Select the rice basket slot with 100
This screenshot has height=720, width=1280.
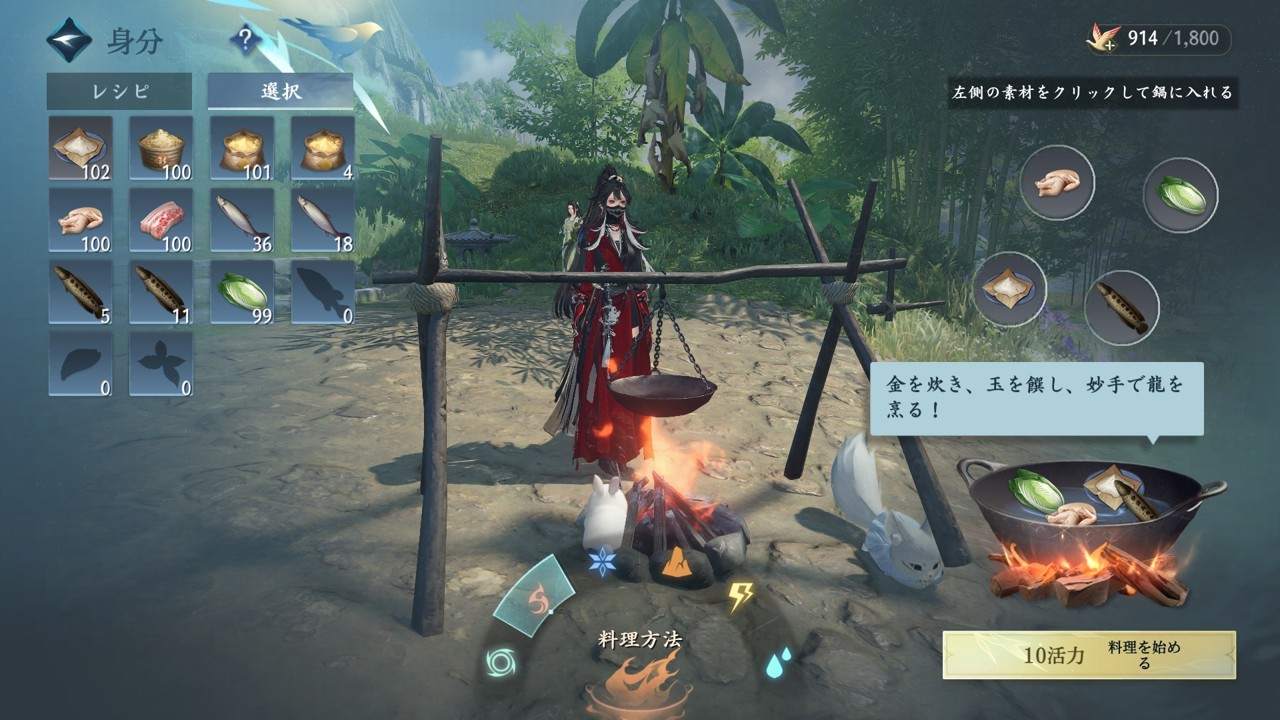161,148
